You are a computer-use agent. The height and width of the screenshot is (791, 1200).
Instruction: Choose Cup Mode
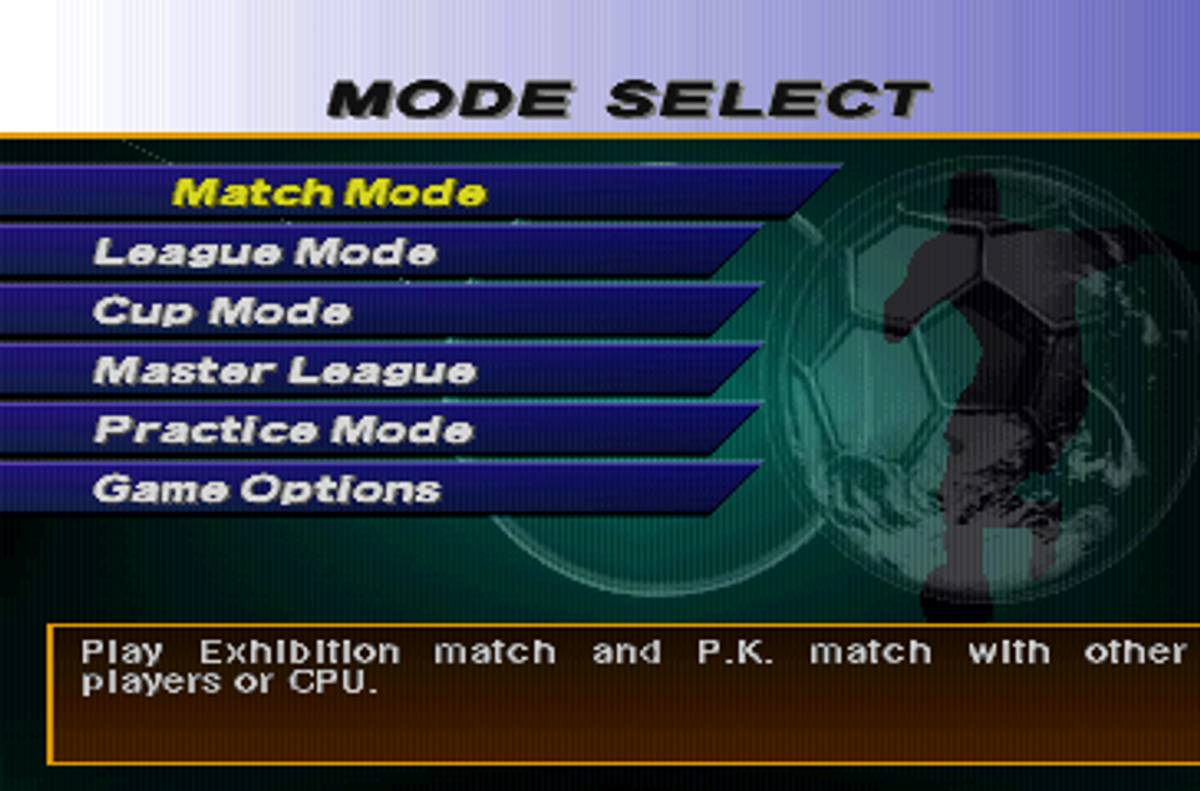tap(222, 311)
